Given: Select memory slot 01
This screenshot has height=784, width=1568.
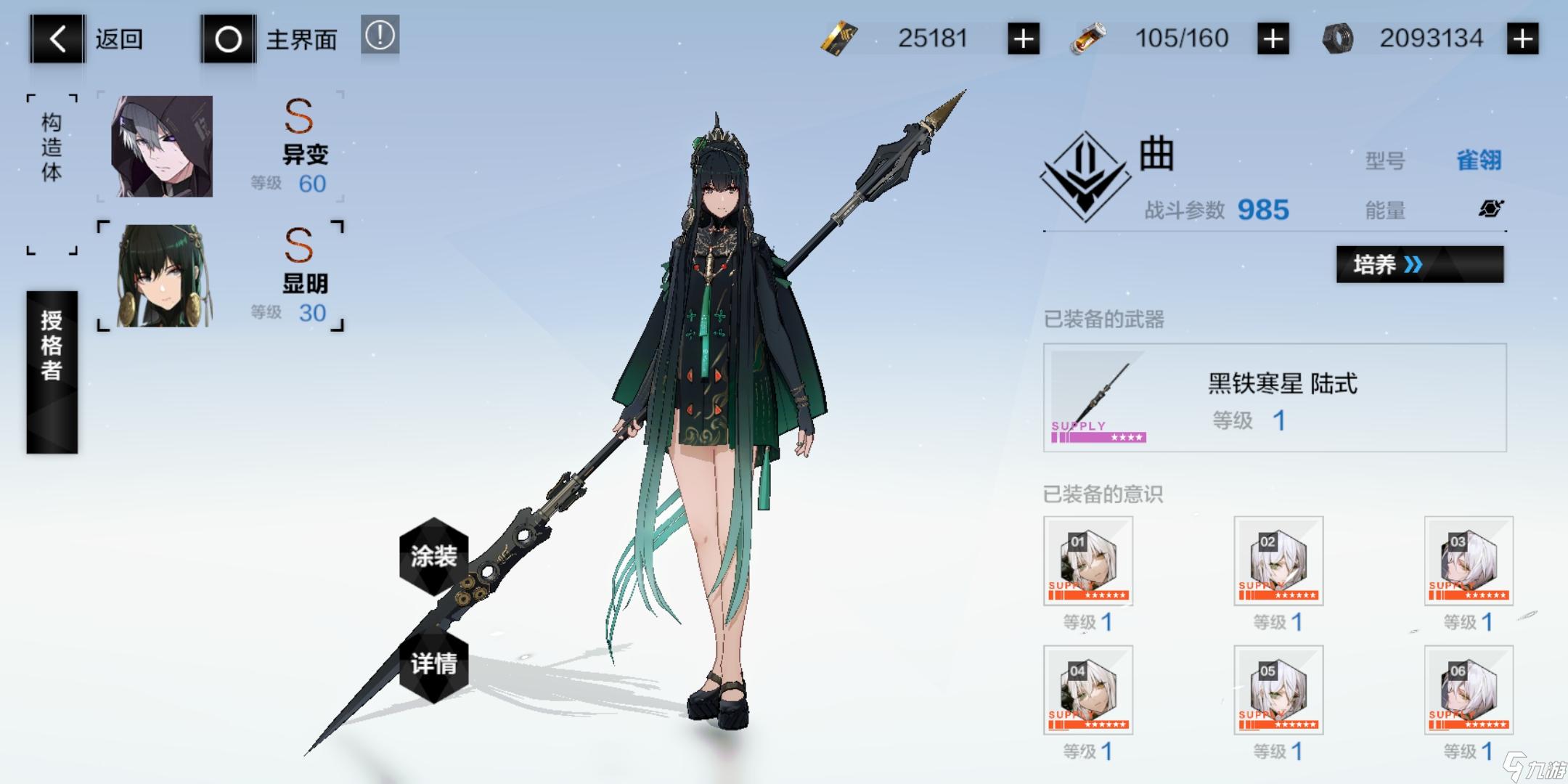Looking at the screenshot, I should (x=1087, y=561).
